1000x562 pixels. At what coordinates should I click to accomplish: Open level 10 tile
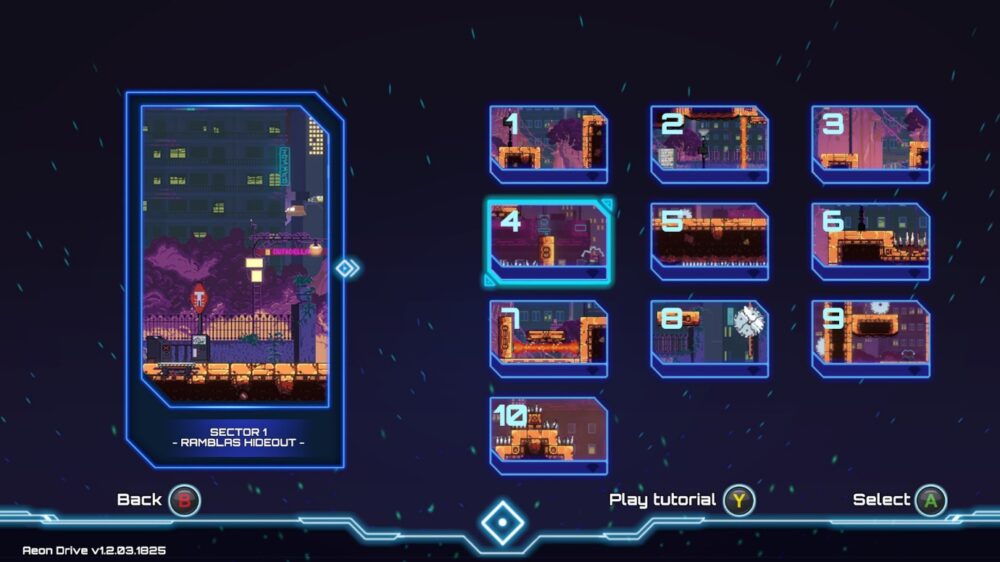tap(548, 435)
